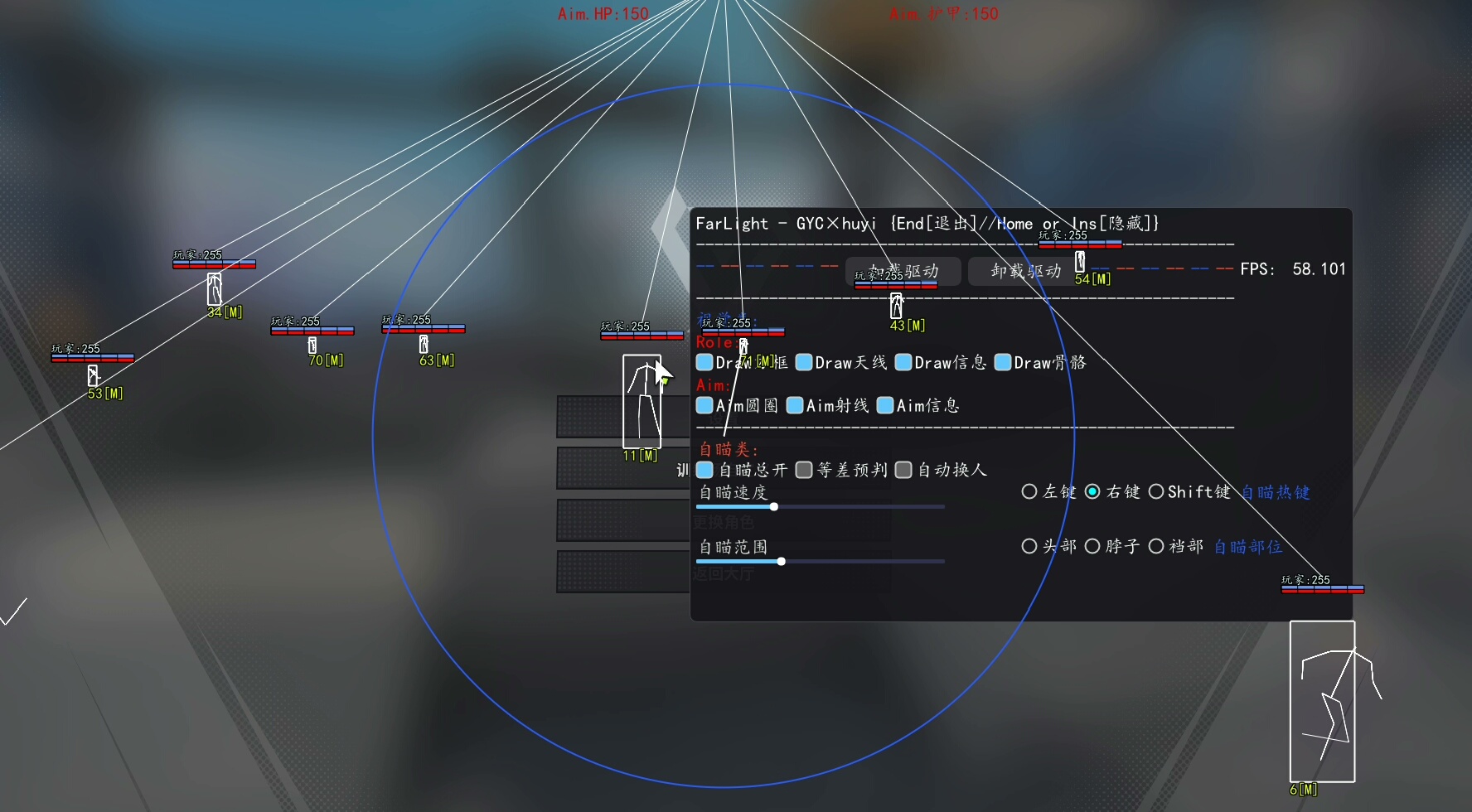Select 脖子 as the aim target part
The width and height of the screenshot is (1472, 812).
click(1093, 546)
